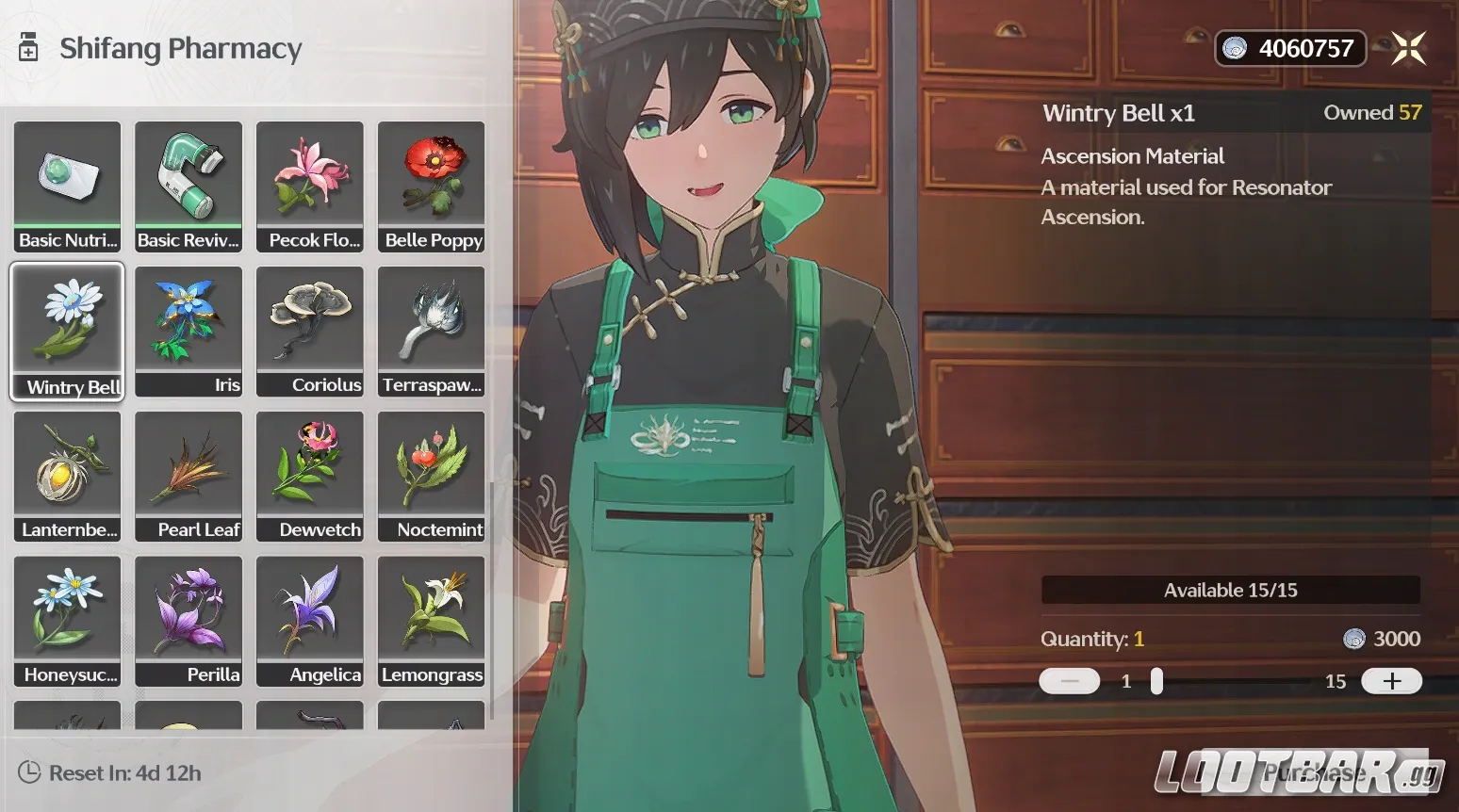Click the quantity slider handle
Image resolution: width=1459 pixels, height=812 pixels.
(1156, 681)
